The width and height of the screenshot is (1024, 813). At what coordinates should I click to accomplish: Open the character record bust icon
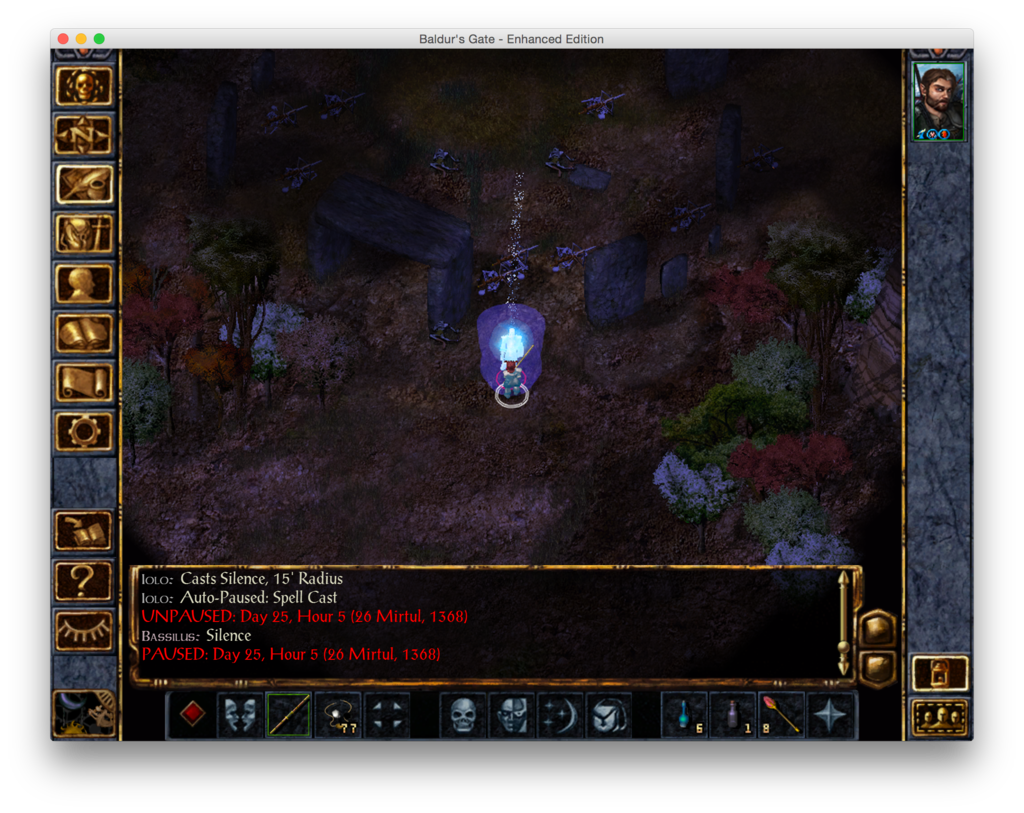click(84, 283)
